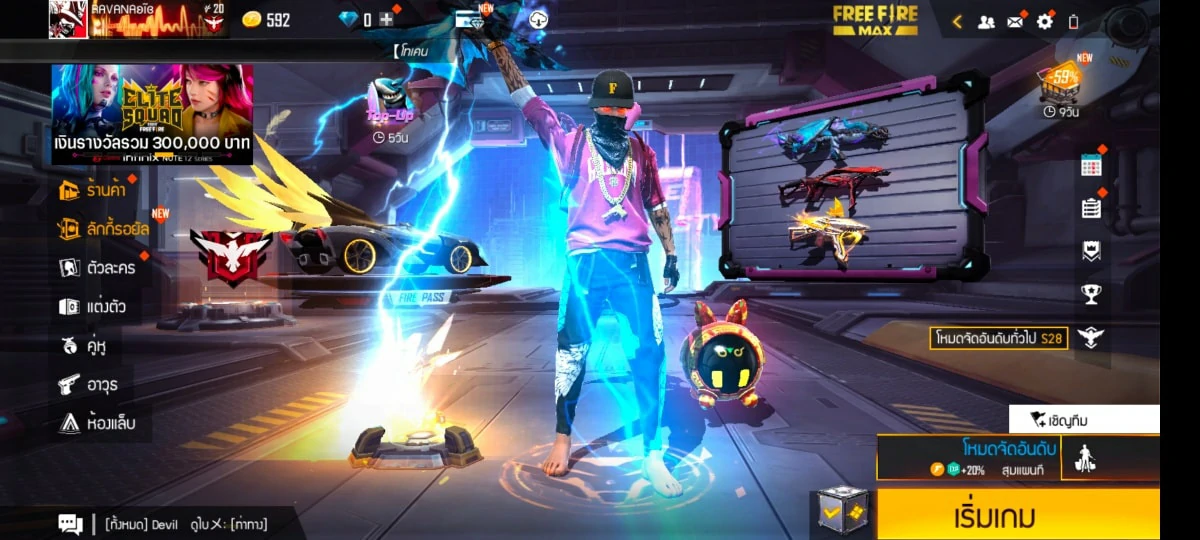Enter the ห้องแล็บ lab menu
The image size is (1200, 540).
tap(96, 423)
